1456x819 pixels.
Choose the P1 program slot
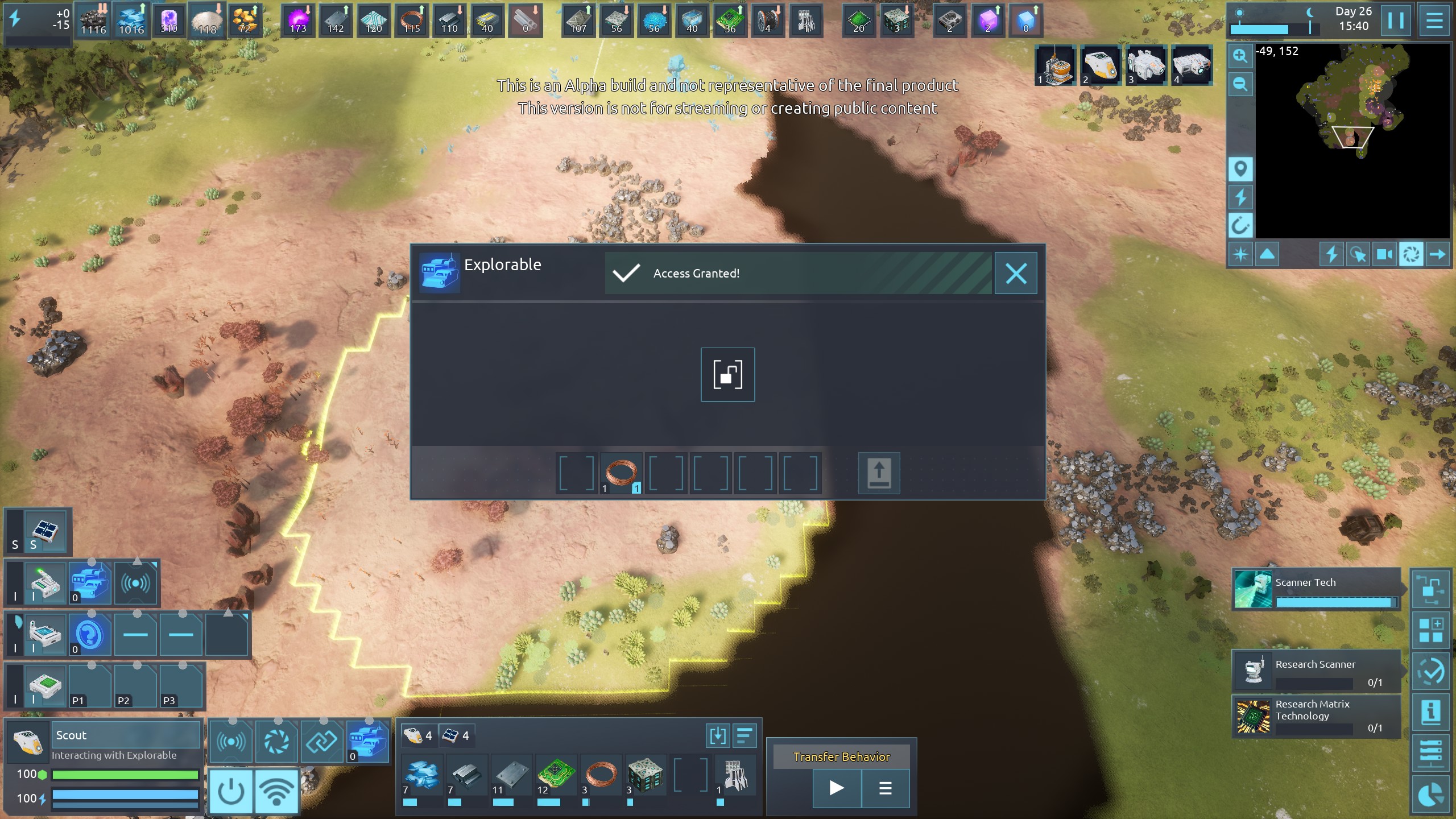(90, 686)
